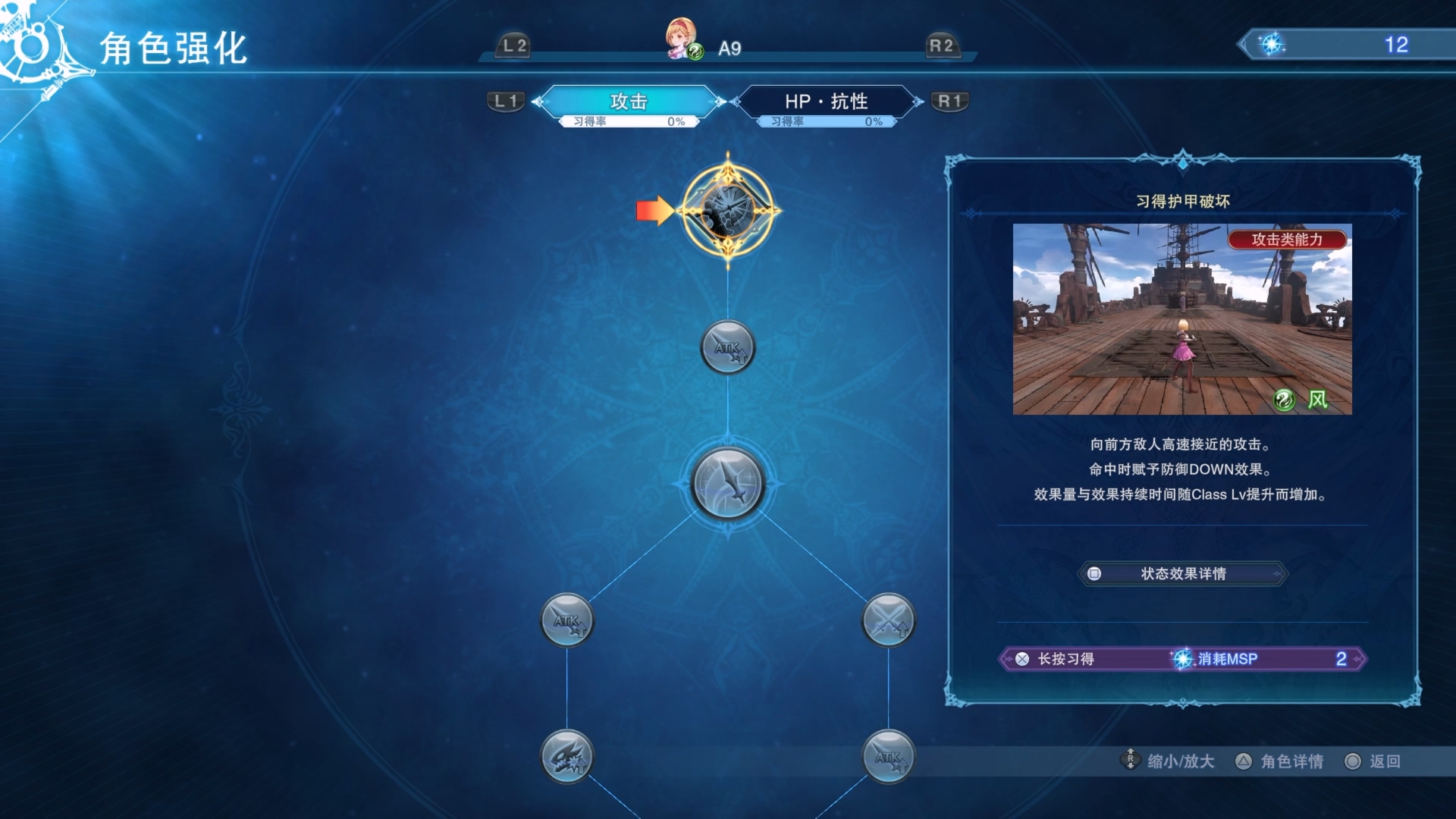Select the left ATK node in lower branch
This screenshot has width=1456, height=819.
pos(567,620)
